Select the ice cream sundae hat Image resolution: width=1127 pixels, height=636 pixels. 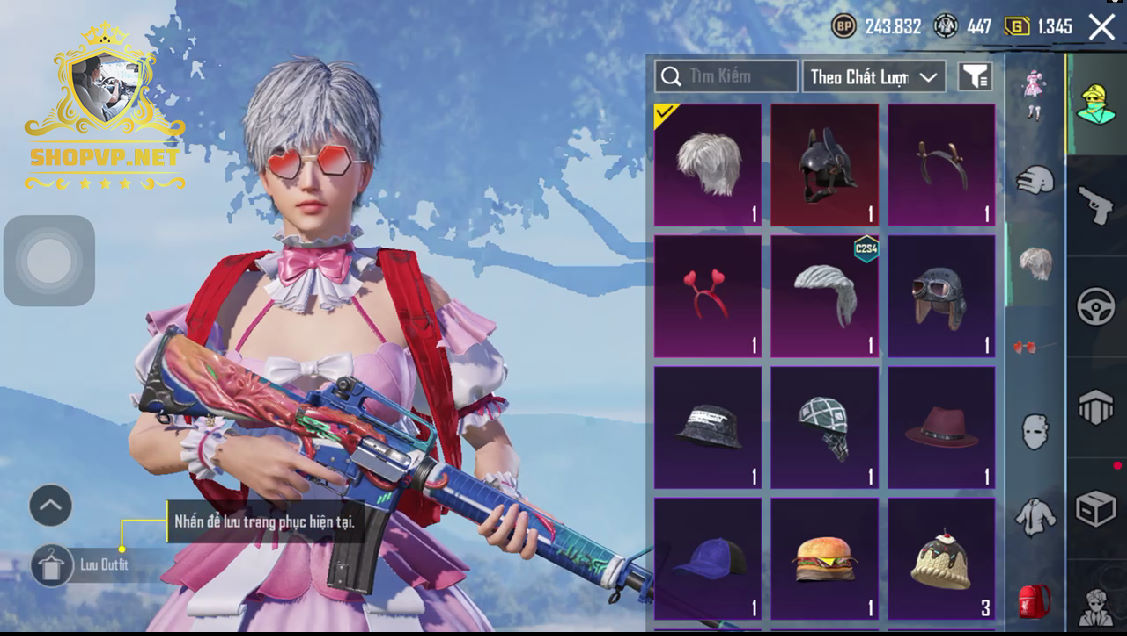[941, 560]
